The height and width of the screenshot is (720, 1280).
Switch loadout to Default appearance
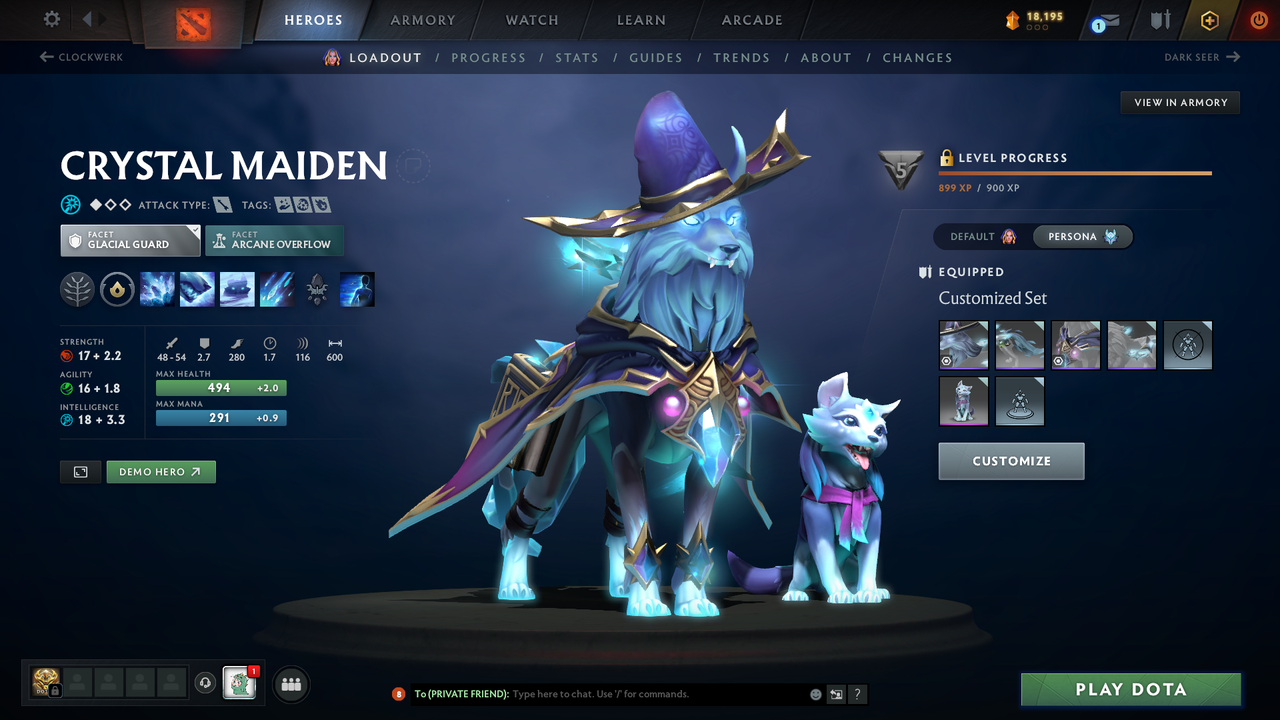[975, 236]
